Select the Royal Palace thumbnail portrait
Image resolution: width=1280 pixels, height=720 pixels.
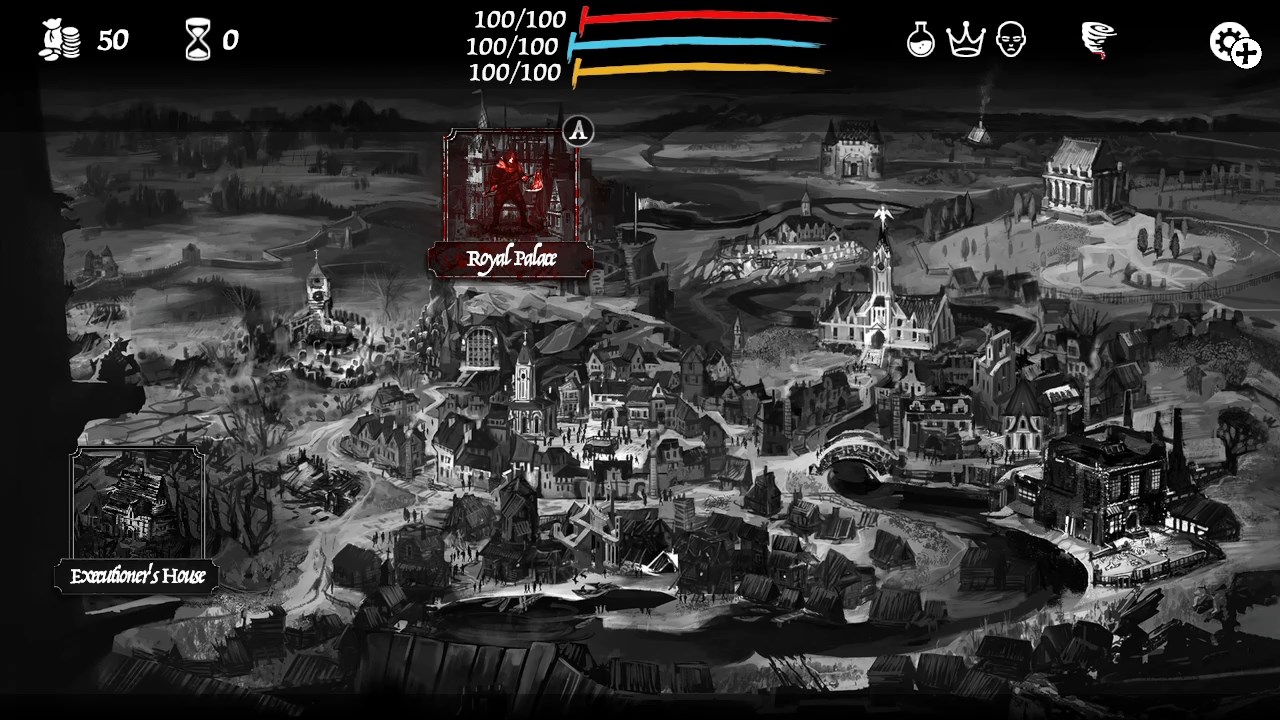[512, 185]
